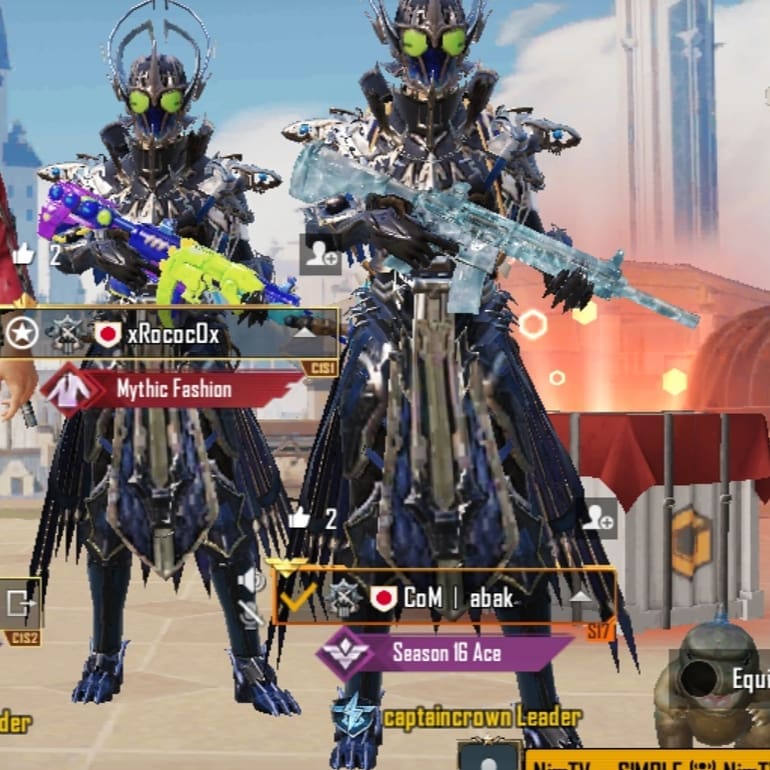Toggle the muted microphone beside CoM | abak
This screenshot has width=770, height=770.
[250, 612]
